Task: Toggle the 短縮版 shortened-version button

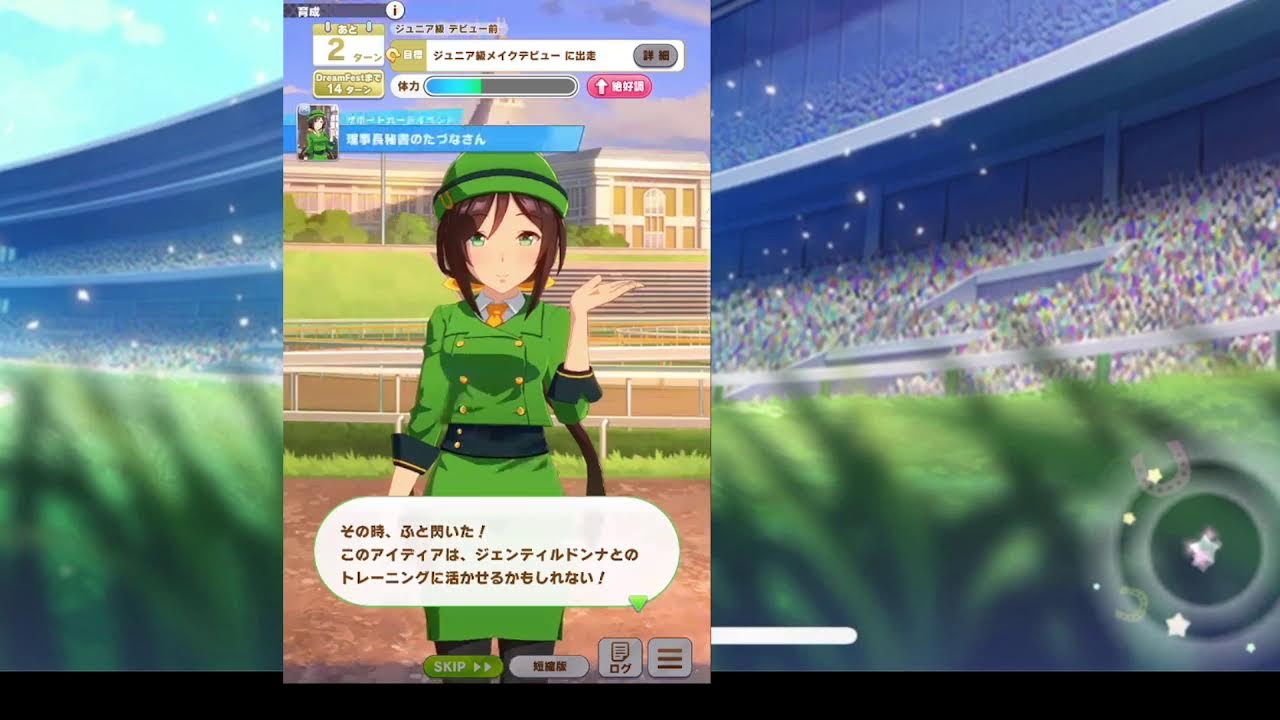Action: (x=548, y=666)
